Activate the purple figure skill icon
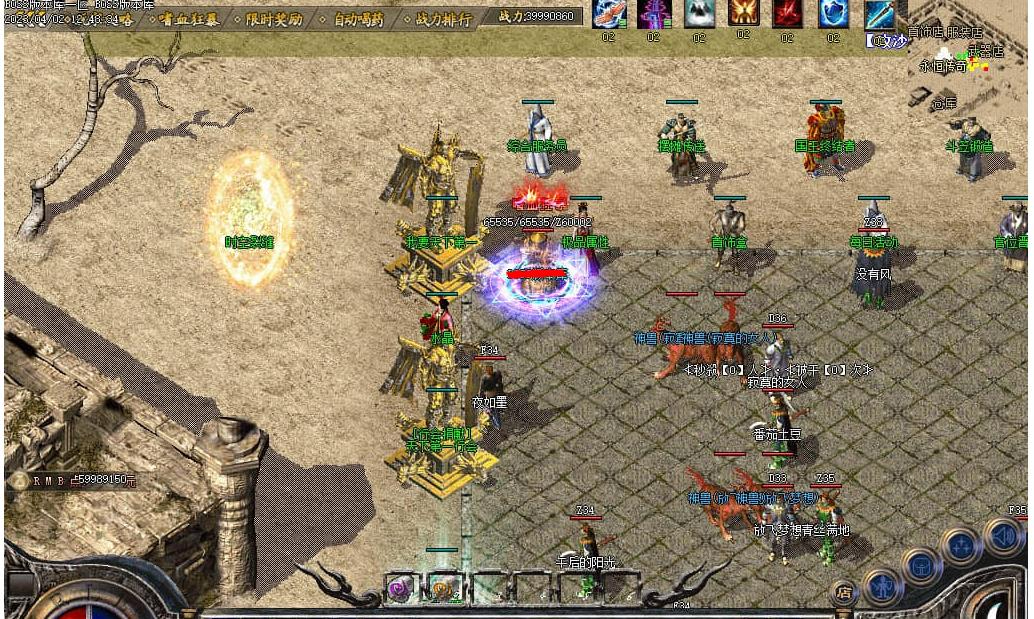The image size is (1034, 619). pyautogui.click(x=654, y=14)
